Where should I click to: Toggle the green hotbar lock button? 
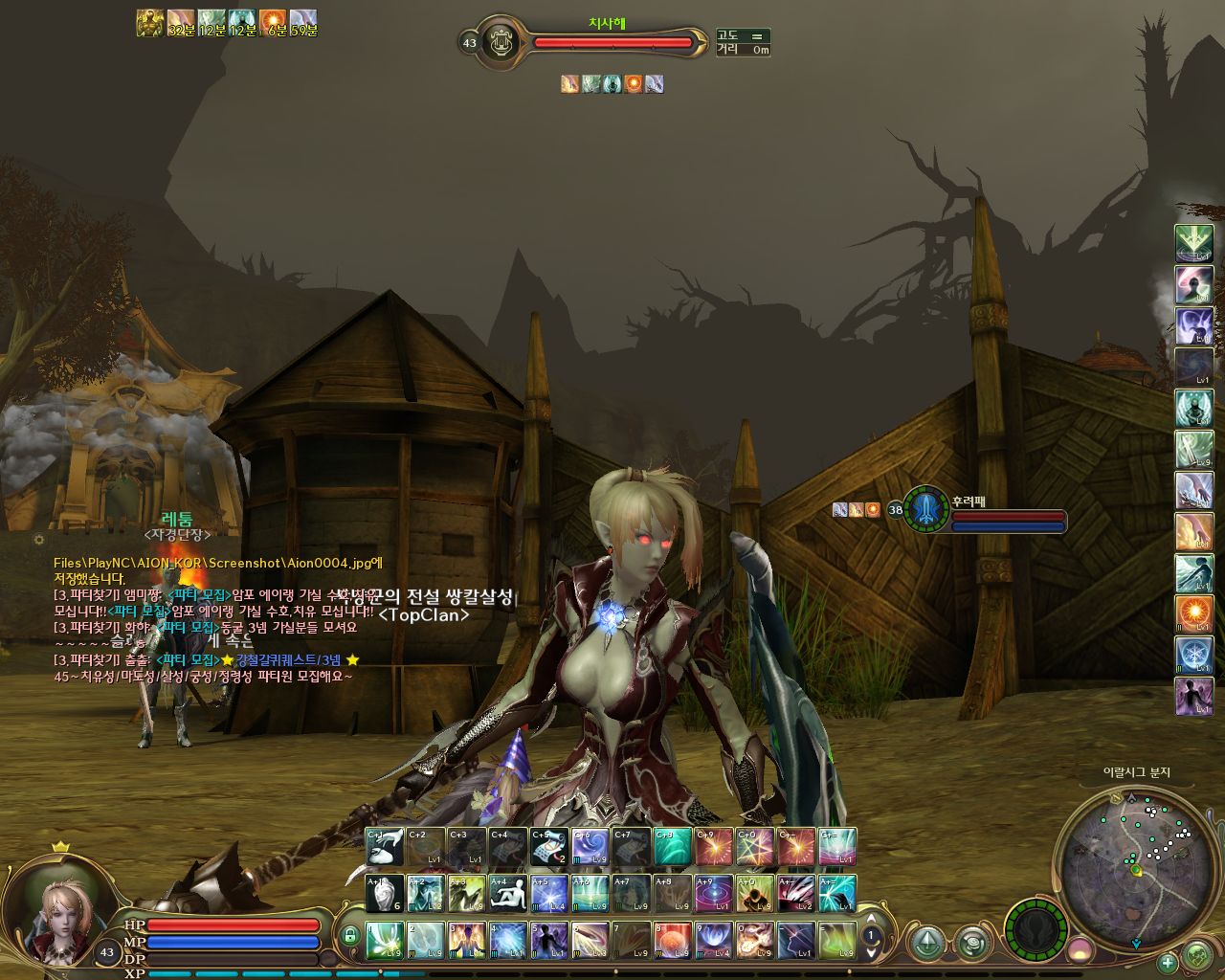350,935
